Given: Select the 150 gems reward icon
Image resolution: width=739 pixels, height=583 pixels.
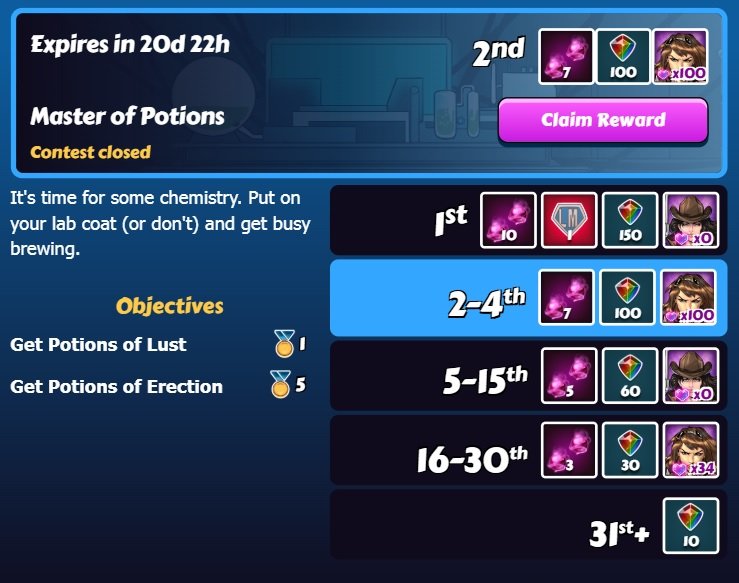Looking at the screenshot, I should pyautogui.click(x=630, y=220).
